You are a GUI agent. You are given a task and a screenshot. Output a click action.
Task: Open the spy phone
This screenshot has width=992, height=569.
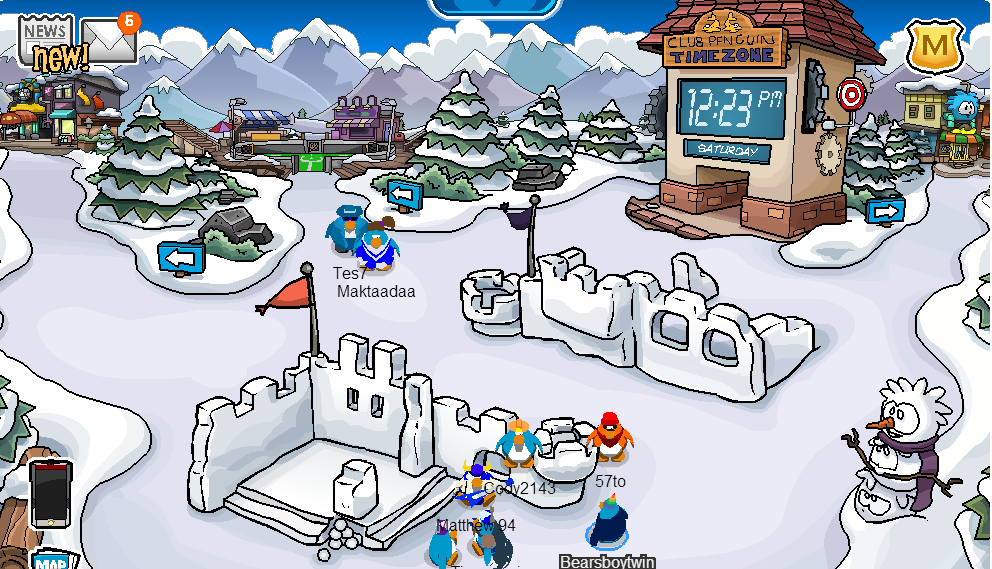tap(50, 493)
